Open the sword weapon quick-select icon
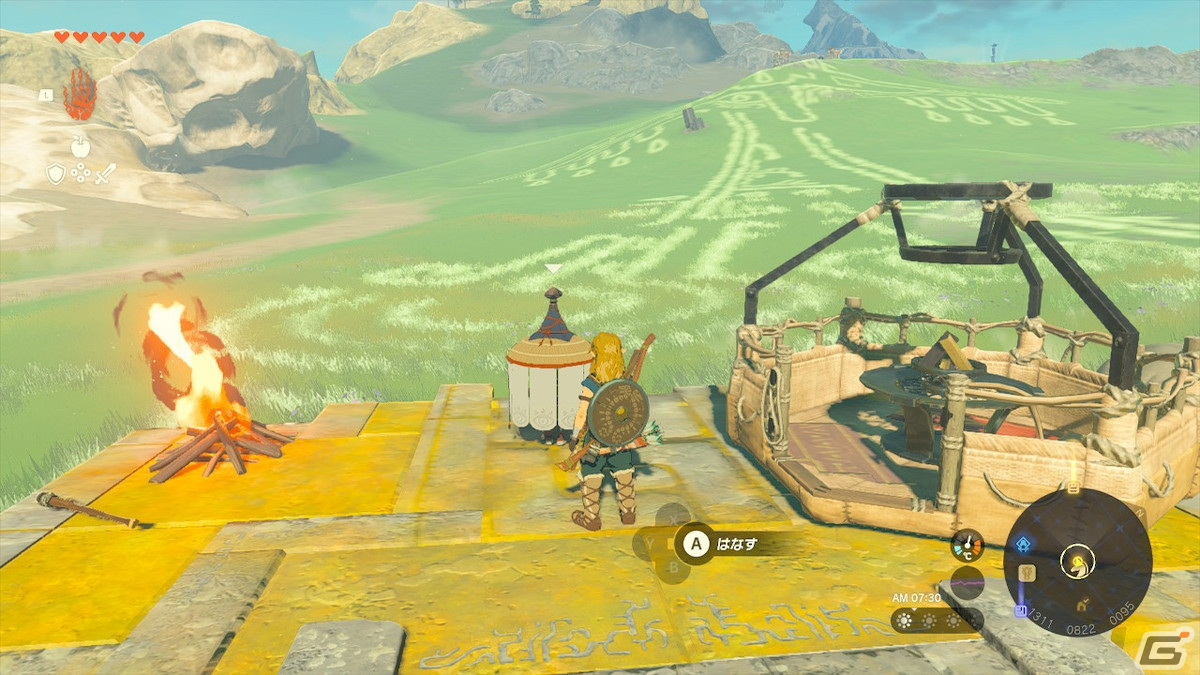The image size is (1200, 675). click(x=104, y=174)
